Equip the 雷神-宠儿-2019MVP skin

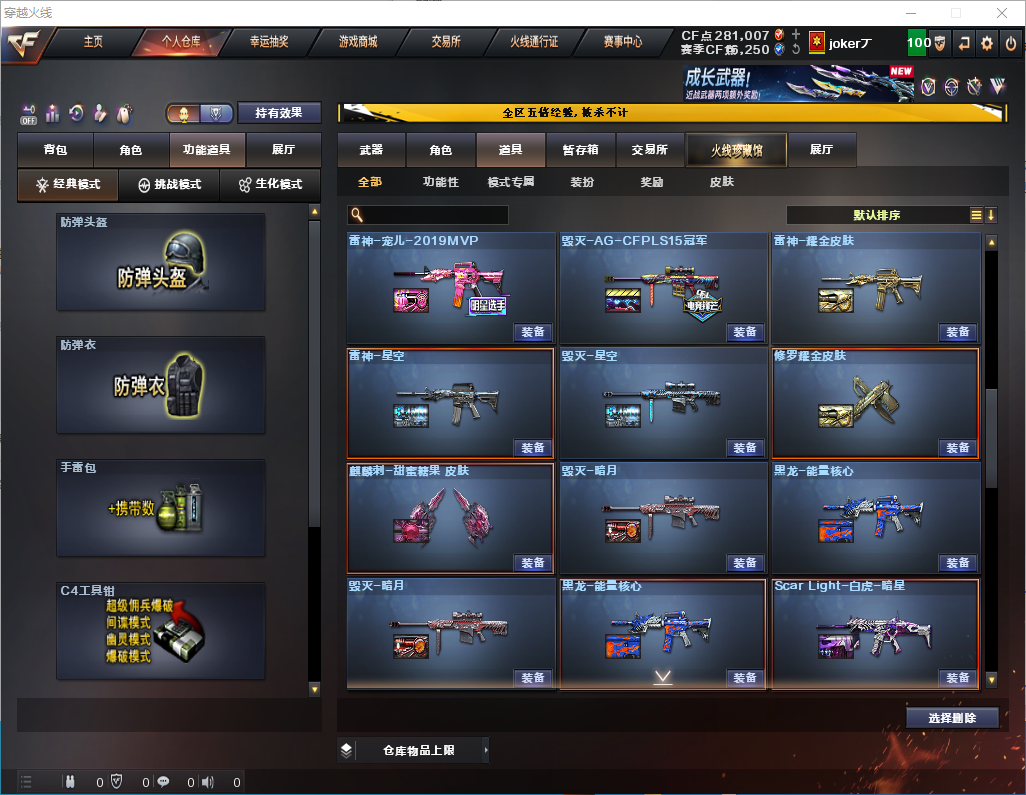click(533, 332)
